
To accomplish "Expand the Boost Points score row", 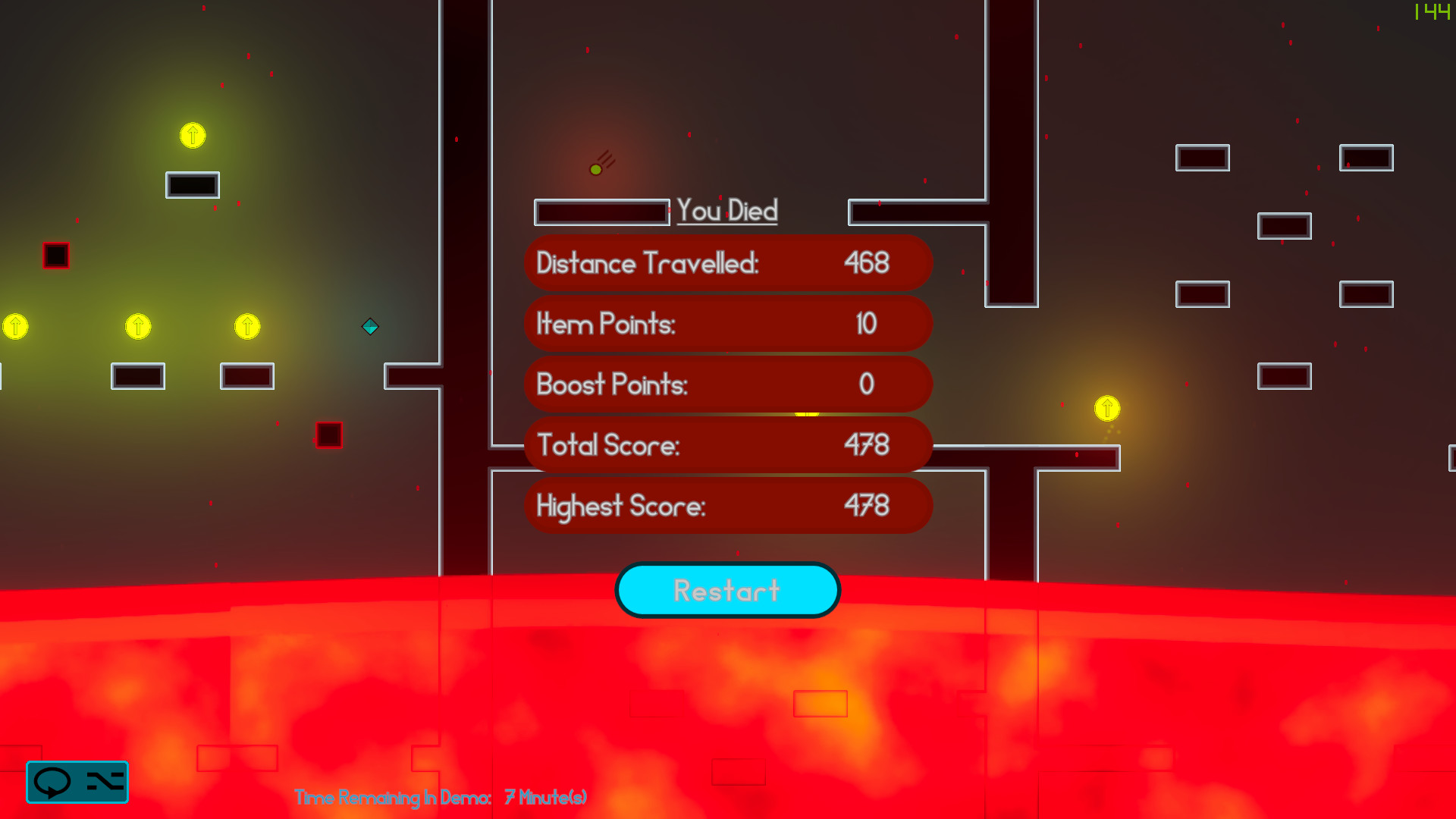I will click(727, 384).
